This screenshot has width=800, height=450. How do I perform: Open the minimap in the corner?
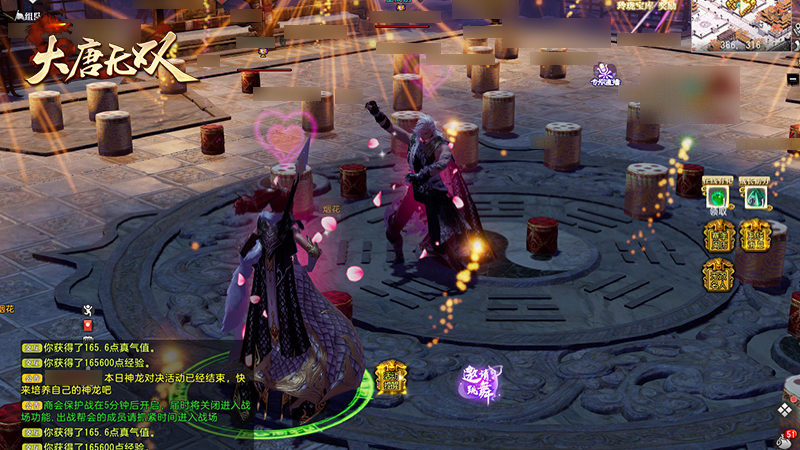click(x=745, y=24)
